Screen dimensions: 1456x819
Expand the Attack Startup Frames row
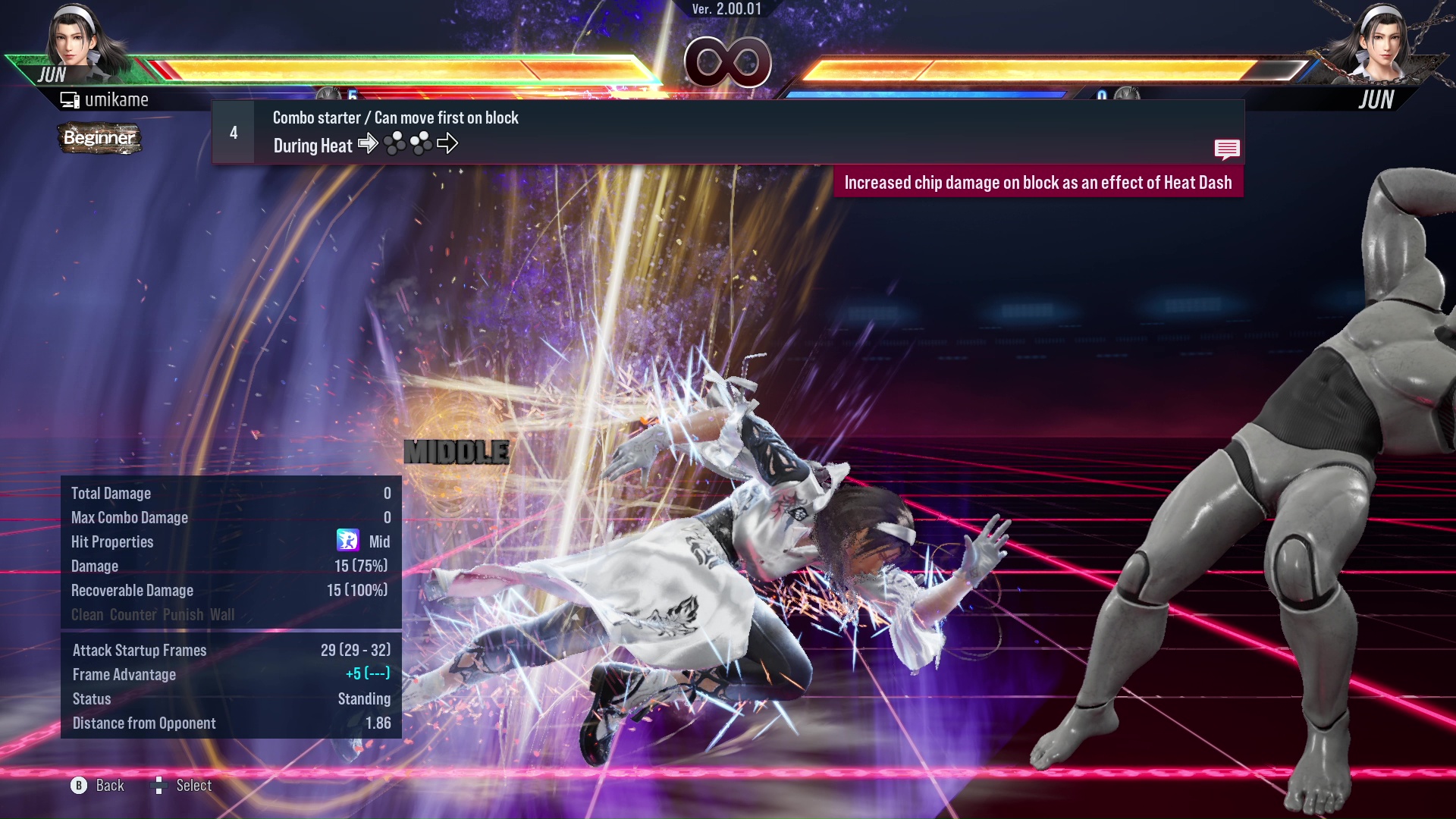(140, 650)
